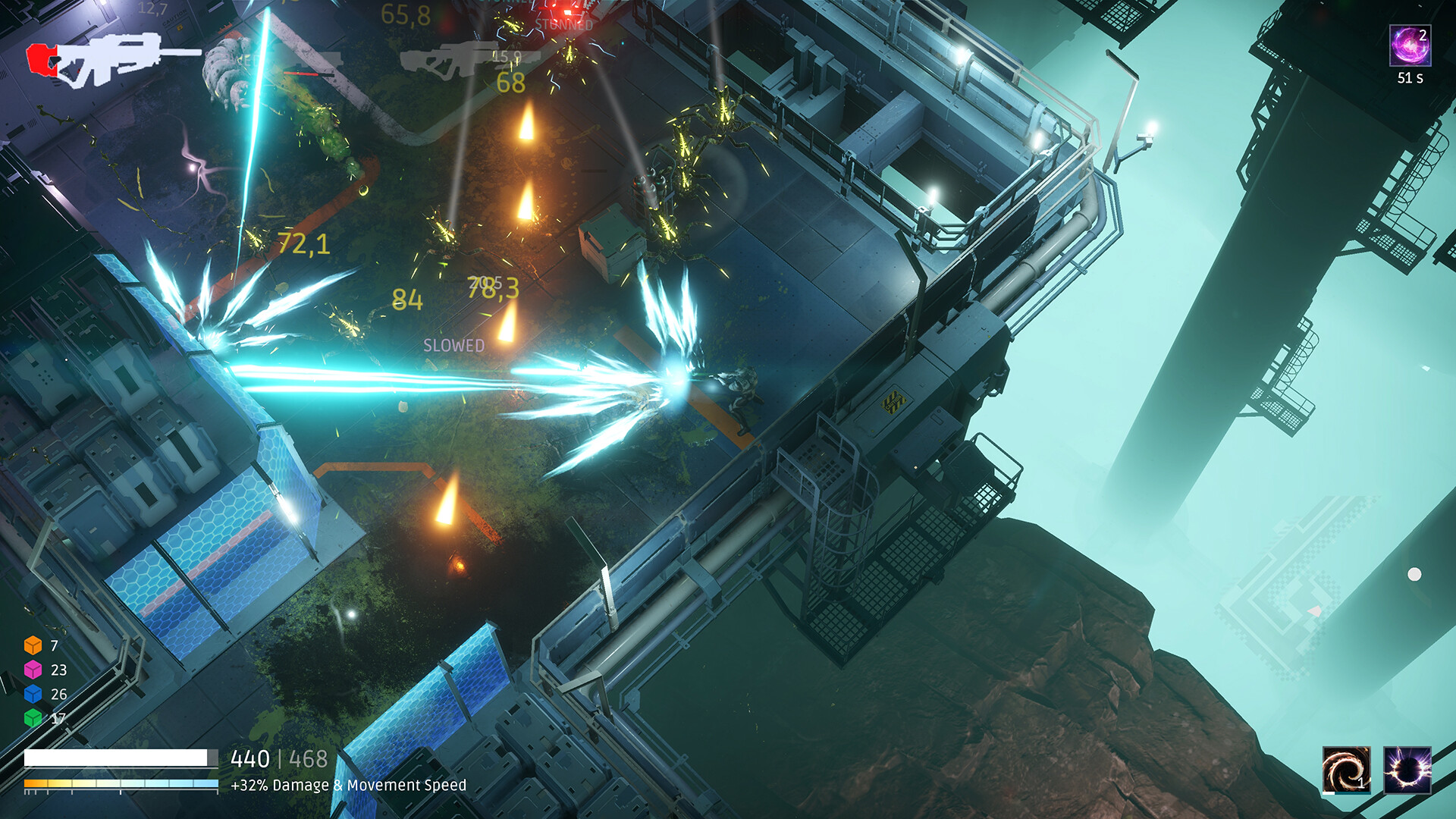Click the SLOWED status text
This screenshot has width=1456, height=819.
pos(453,346)
